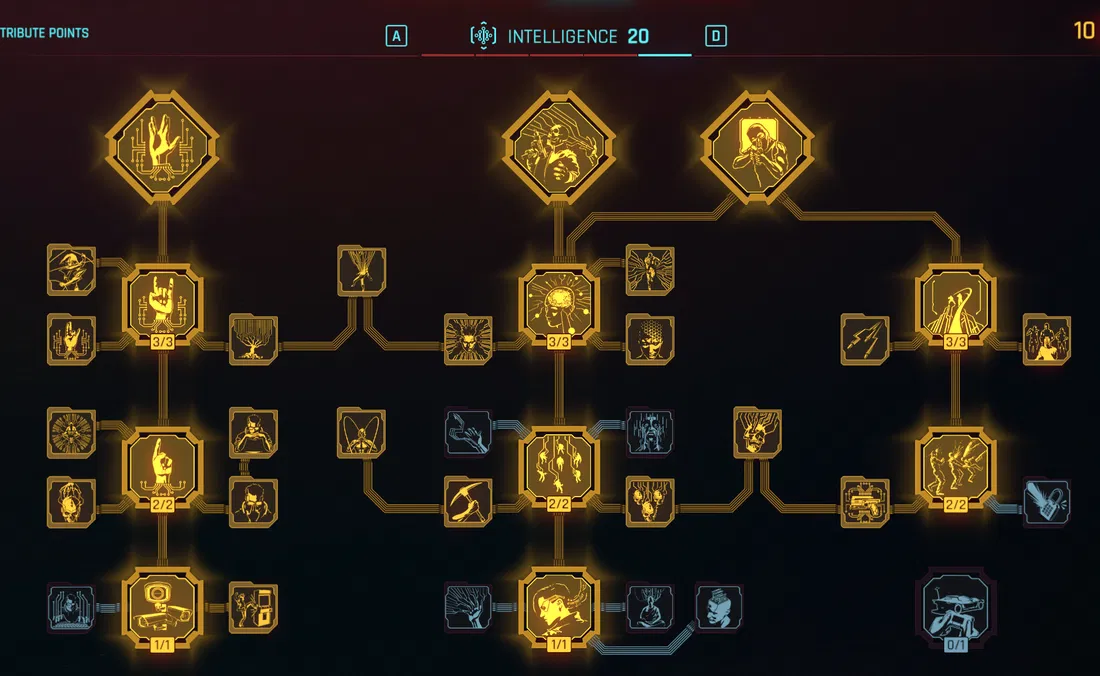Viewport: 1100px width, 676px height.
Task: Select the light beam perk showing 3/3
Action: (x=955, y=304)
